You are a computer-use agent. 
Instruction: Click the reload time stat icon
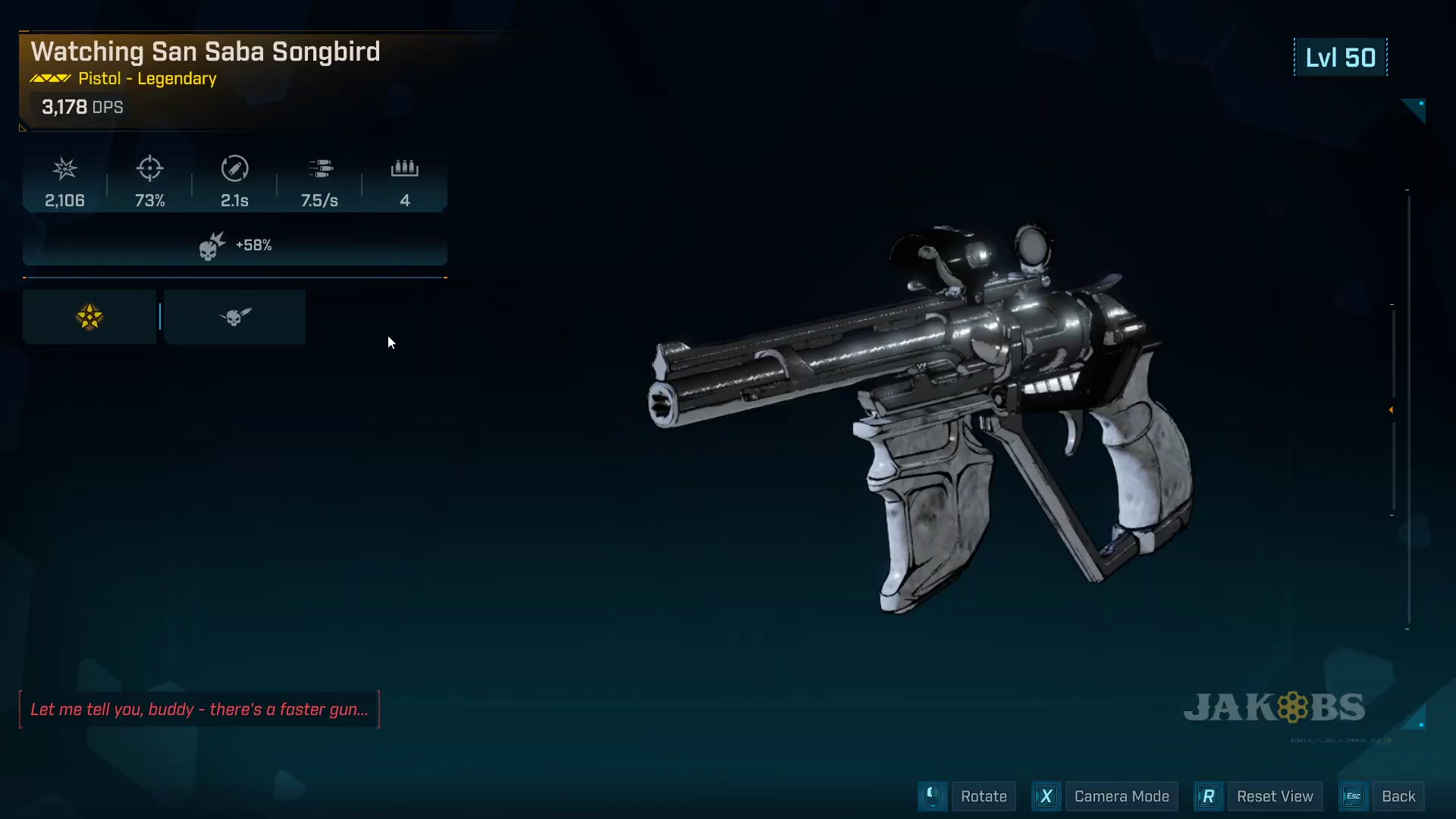pos(235,168)
